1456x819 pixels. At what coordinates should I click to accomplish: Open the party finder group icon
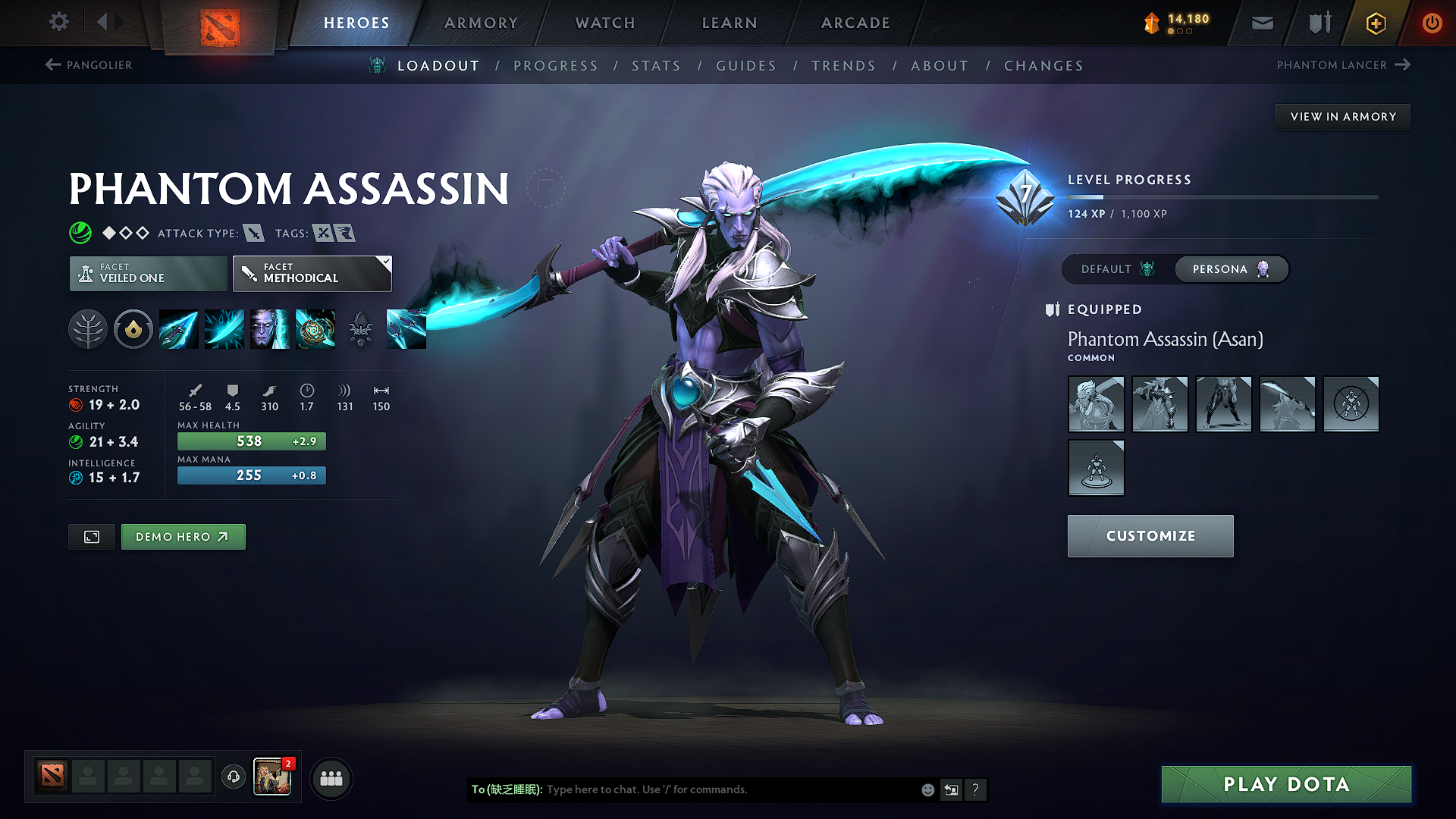(331, 778)
